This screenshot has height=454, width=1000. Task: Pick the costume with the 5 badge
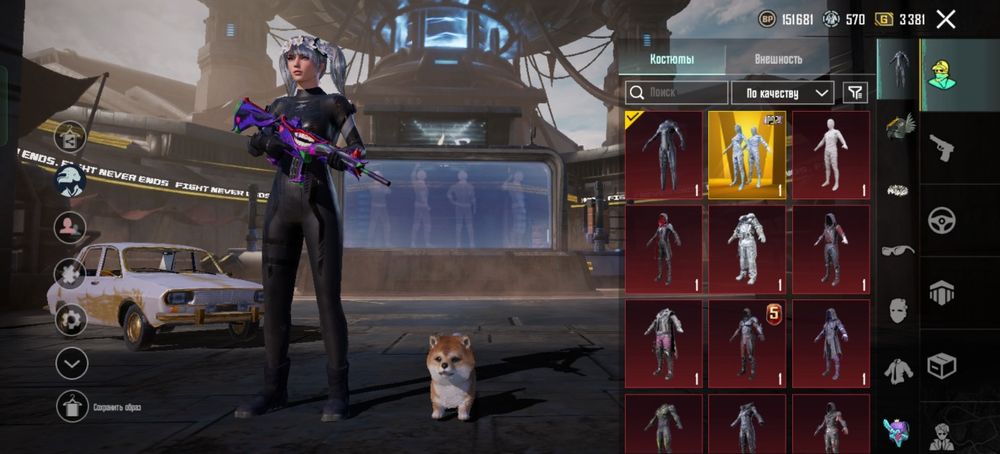pos(747,343)
